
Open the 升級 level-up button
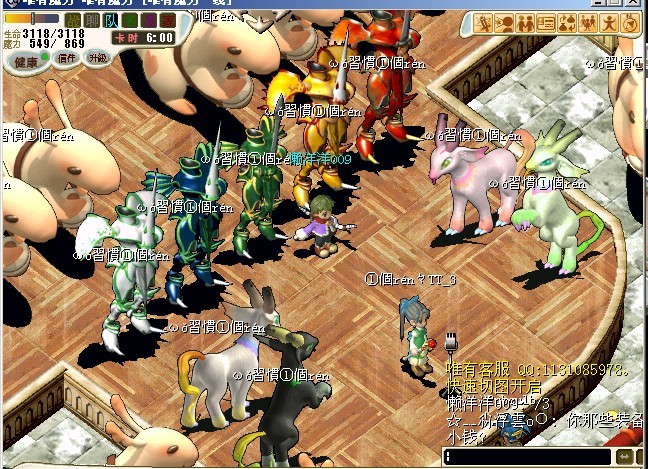[x=97, y=59]
